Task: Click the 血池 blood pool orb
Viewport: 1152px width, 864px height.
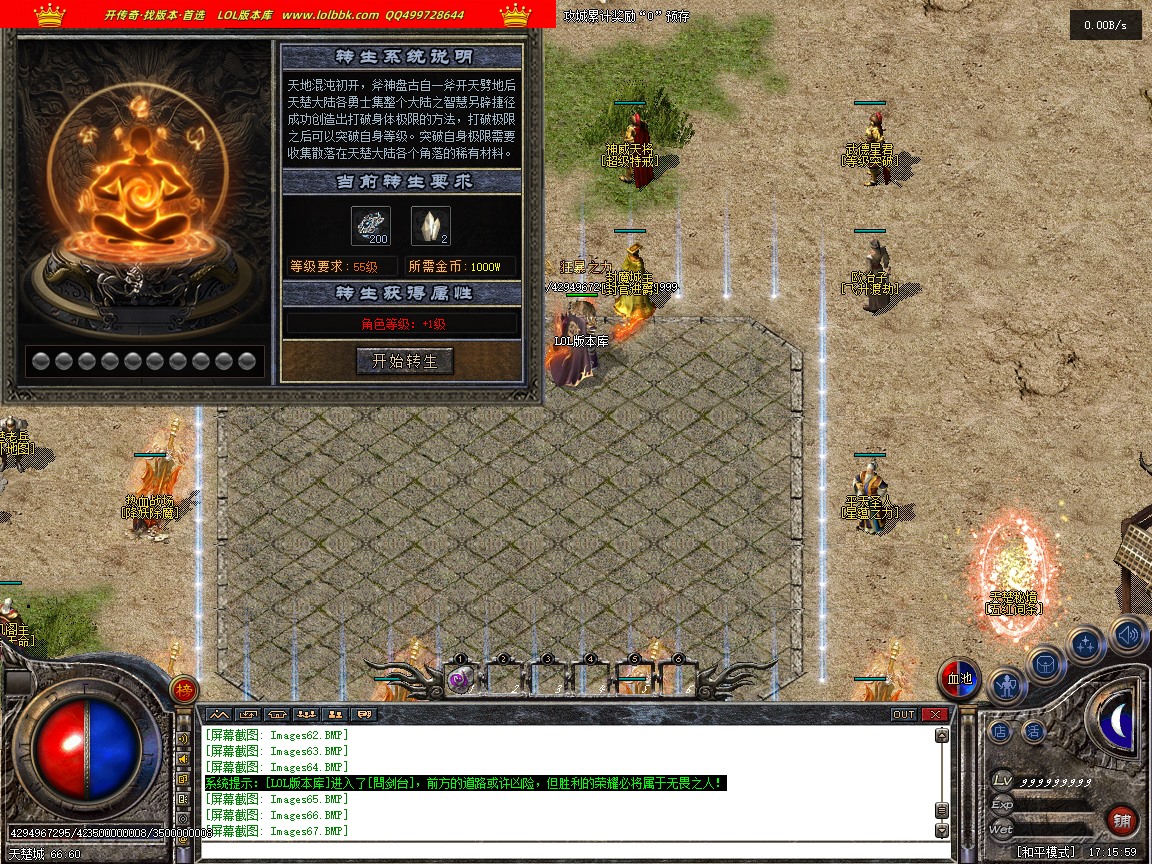Action: point(960,679)
